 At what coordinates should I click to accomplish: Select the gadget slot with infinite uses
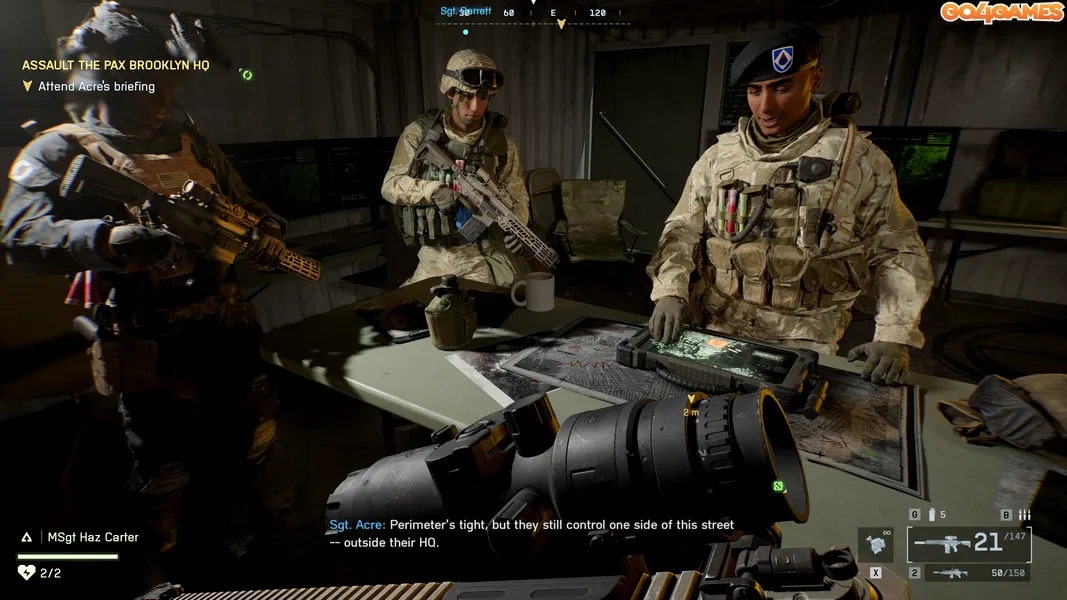[876, 545]
